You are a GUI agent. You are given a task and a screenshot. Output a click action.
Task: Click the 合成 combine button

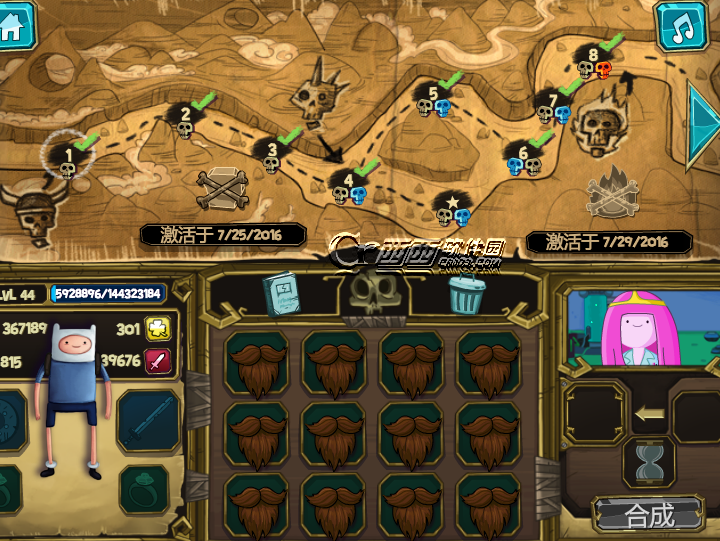pos(649,516)
